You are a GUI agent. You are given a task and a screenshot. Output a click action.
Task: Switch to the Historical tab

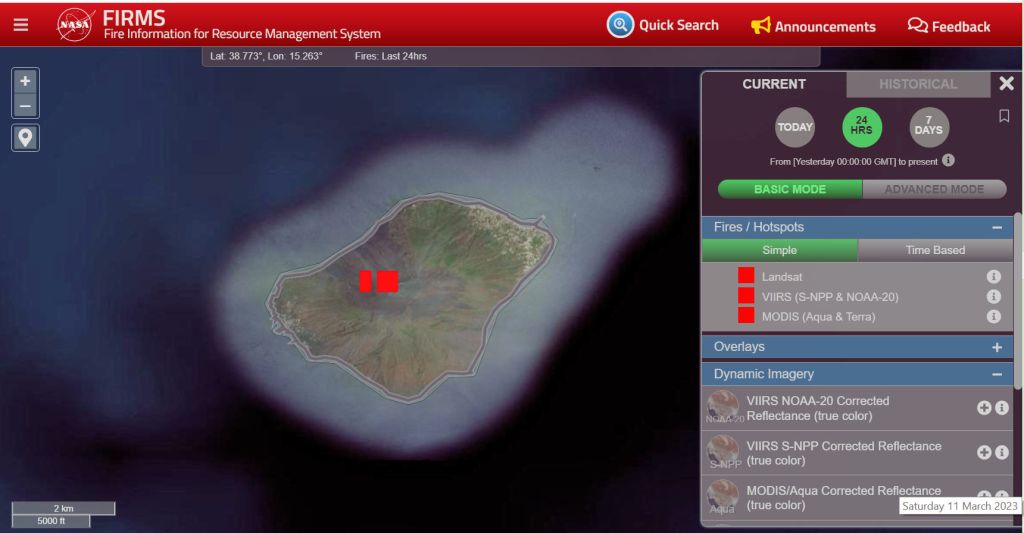point(918,84)
